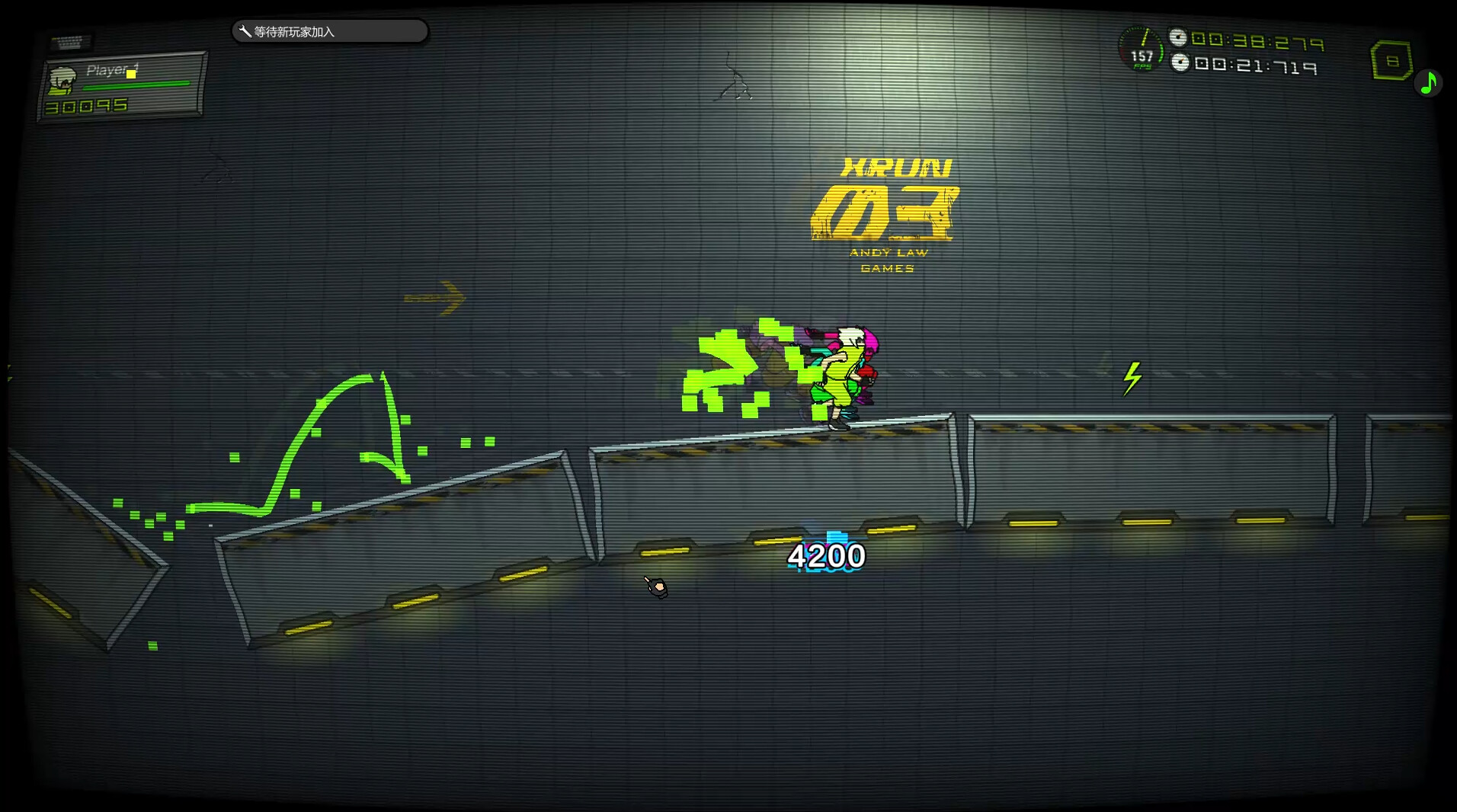Click the keyboard input icon
The height and width of the screenshot is (812, 1457).
(70, 42)
